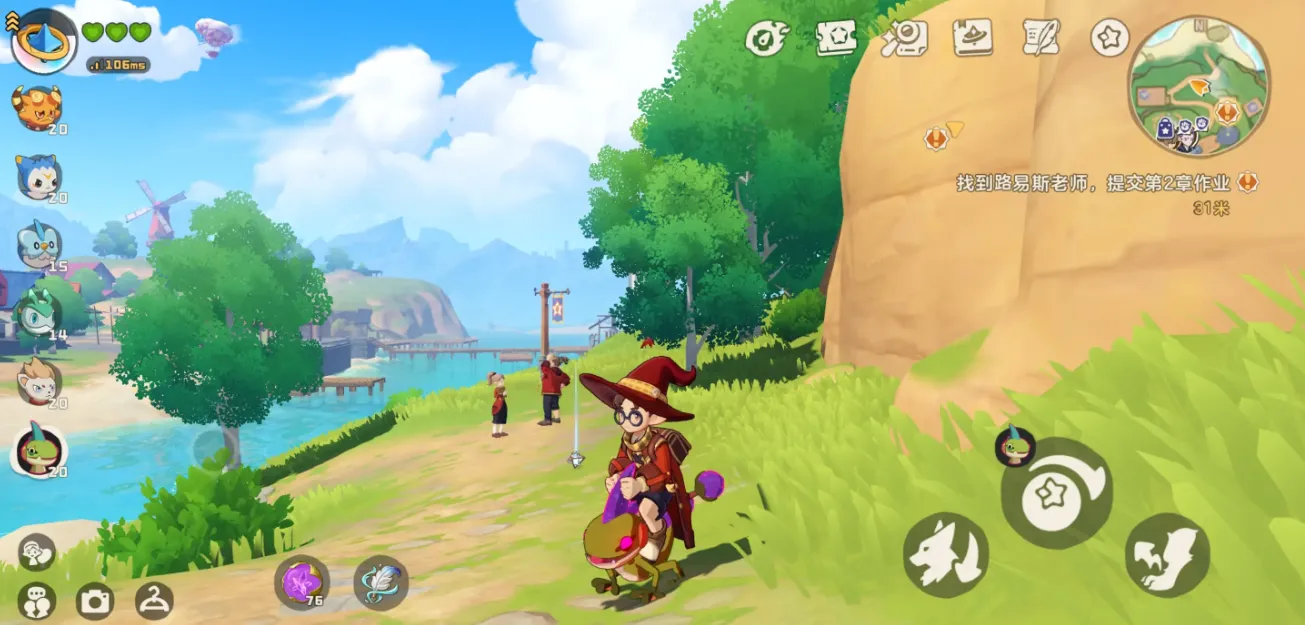Select the cream cat pet portrait
The height and width of the screenshot is (625, 1305).
[39, 381]
